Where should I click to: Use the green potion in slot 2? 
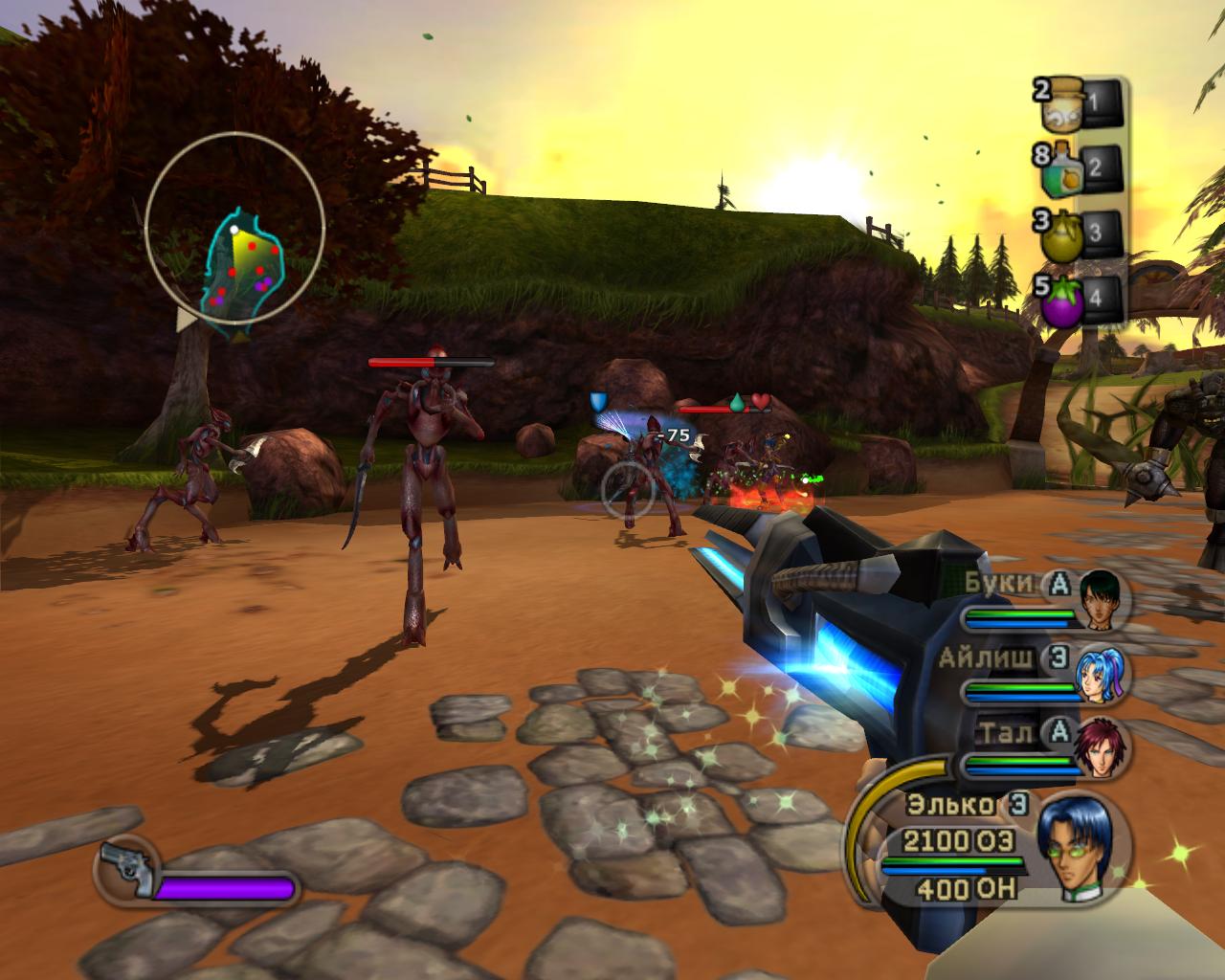pyautogui.click(x=1063, y=167)
